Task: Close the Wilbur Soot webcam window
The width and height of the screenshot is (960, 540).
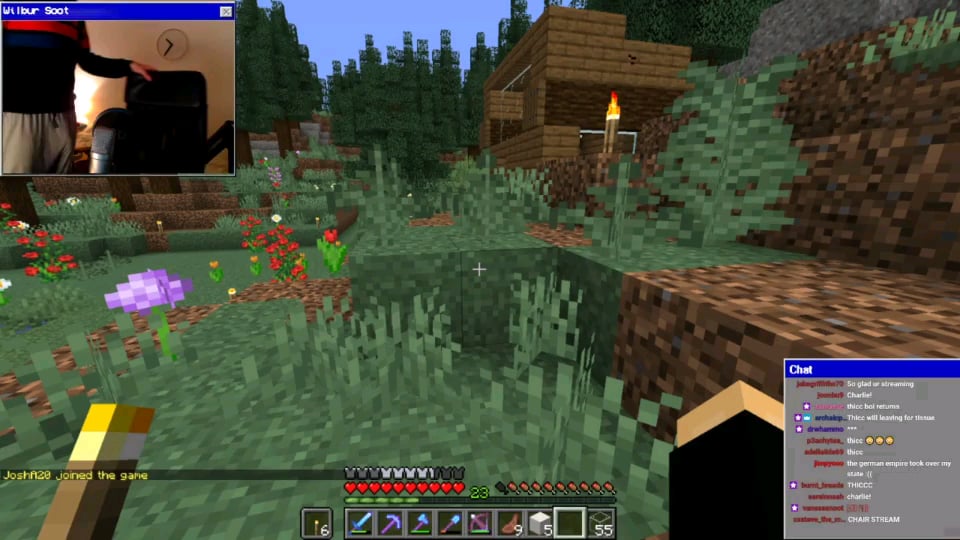Action: pos(225,11)
